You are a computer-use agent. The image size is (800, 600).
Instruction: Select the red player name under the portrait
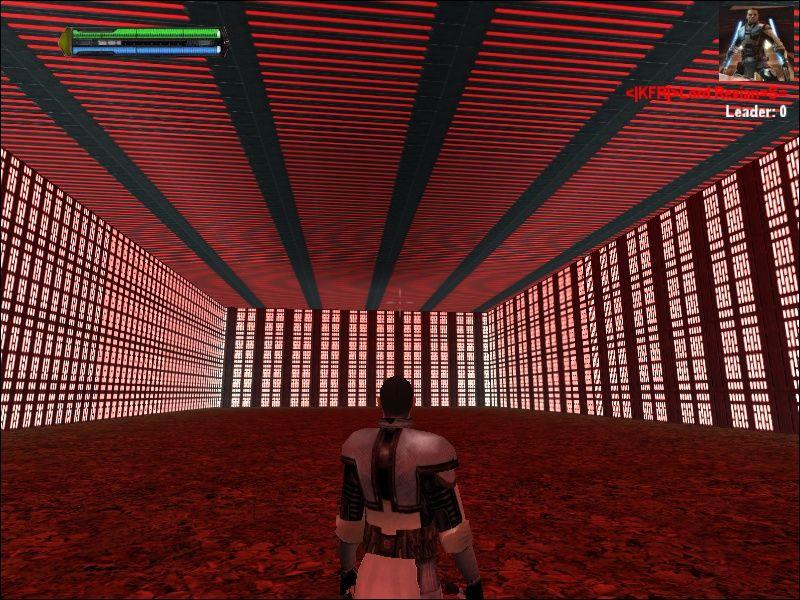[706, 93]
